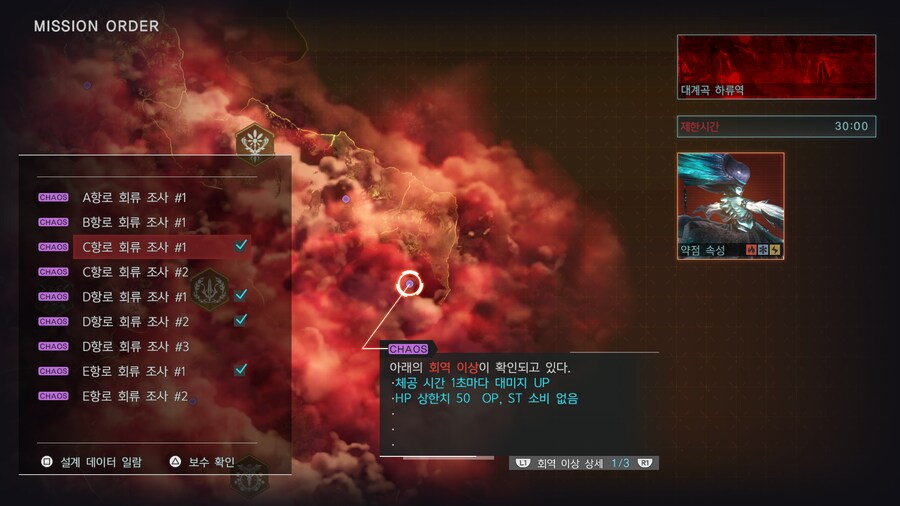Open 보수 확인 reward check
Viewport: 900px width, 506px height.
tap(203, 462)
